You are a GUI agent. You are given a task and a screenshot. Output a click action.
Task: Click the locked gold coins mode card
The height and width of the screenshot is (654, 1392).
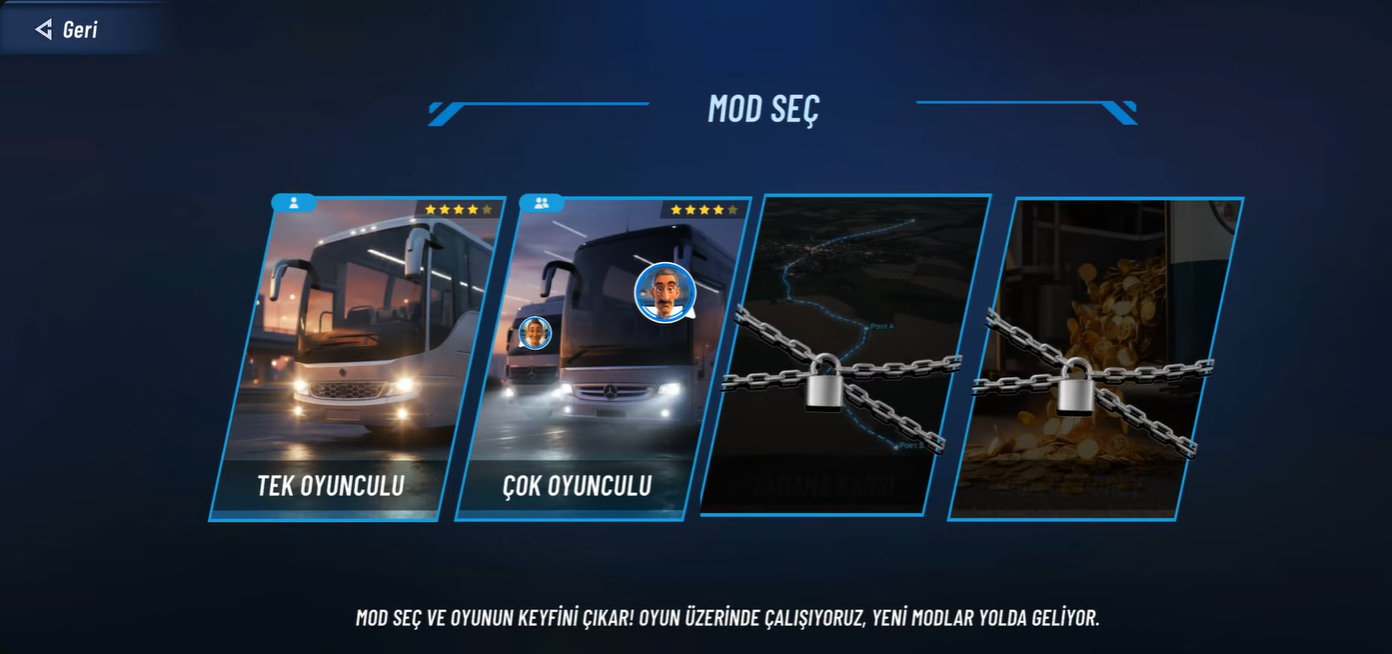pyautogui.click(x=1095, y=360)
